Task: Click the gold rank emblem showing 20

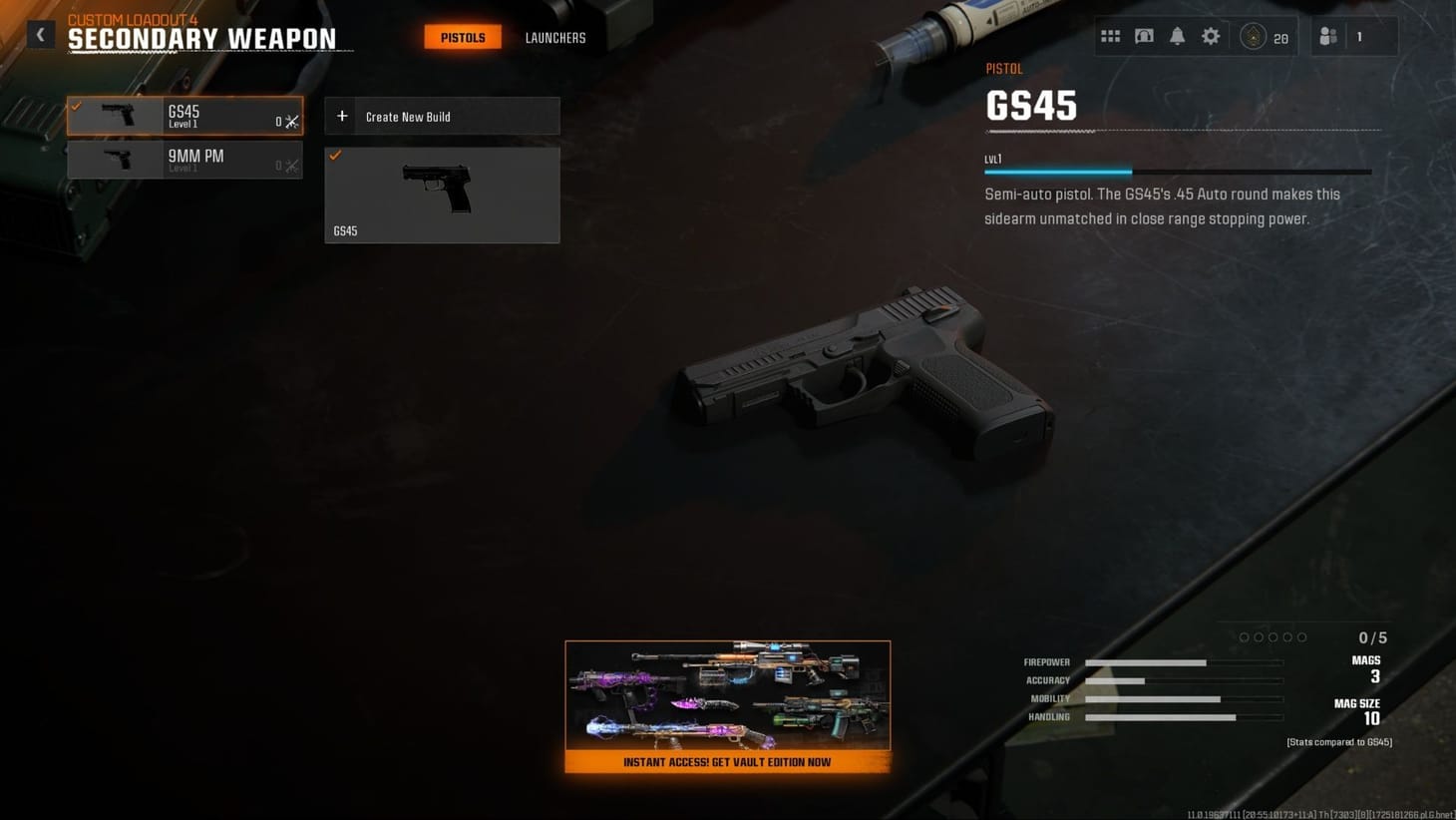Action: click(x=1254, y=36)
